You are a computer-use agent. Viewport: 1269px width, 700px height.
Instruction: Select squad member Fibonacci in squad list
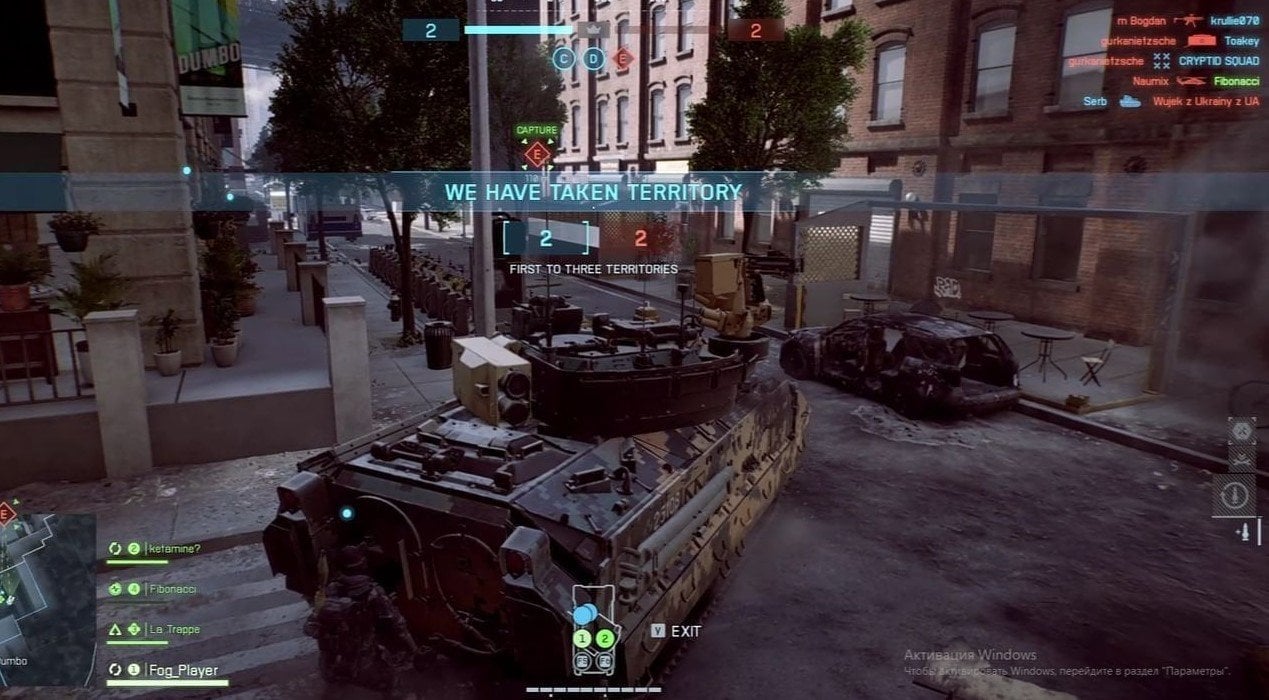click(172, 589)
